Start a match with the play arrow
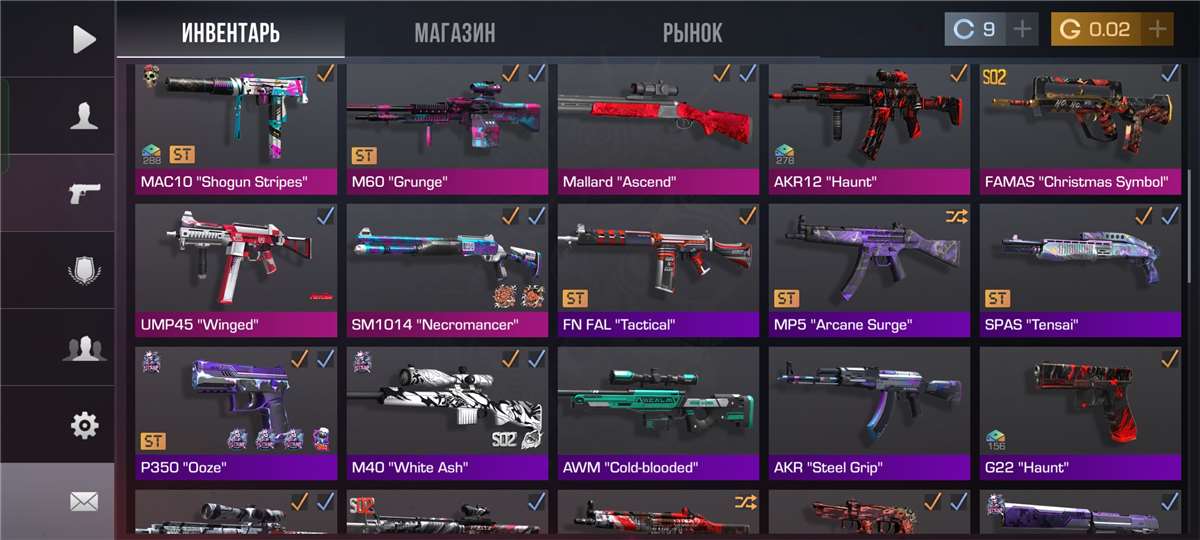The width and height of the screenshot is (1200, 540). click(x=84, y=39)
